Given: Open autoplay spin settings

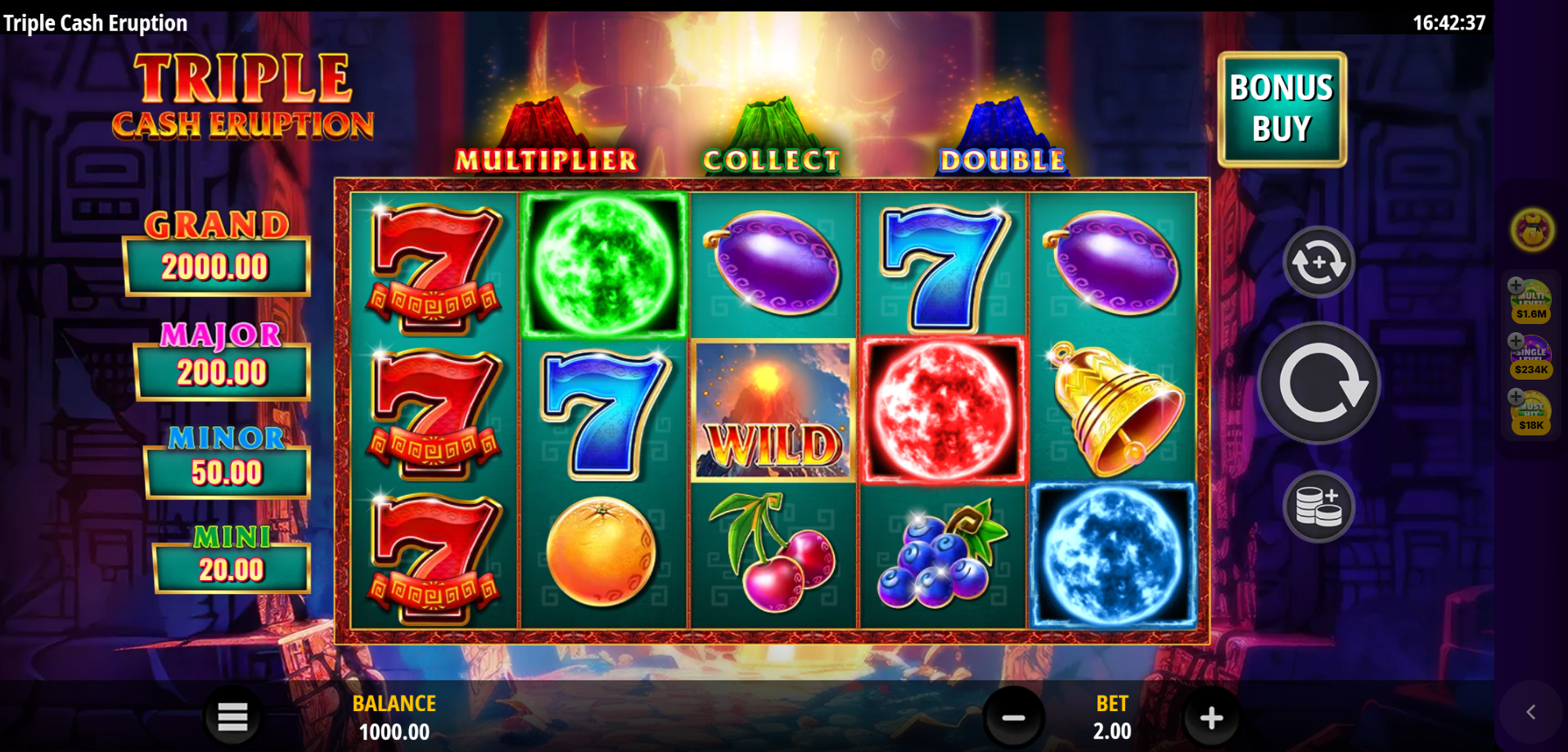Looking at the screenshot, I should tap(1318, 262).
